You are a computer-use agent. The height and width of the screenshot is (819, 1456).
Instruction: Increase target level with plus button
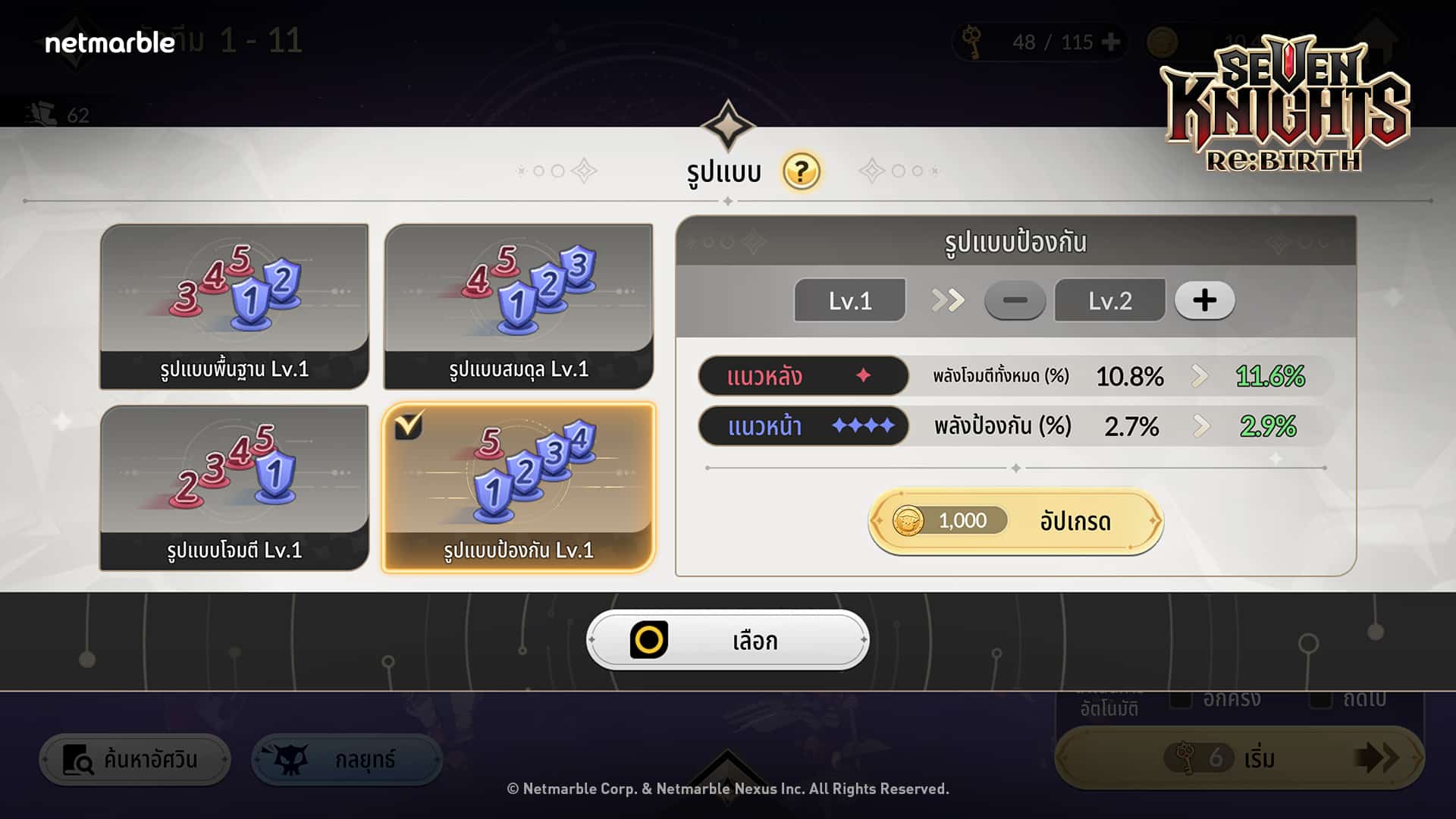pyautogui.click(x=1204, y=300)
